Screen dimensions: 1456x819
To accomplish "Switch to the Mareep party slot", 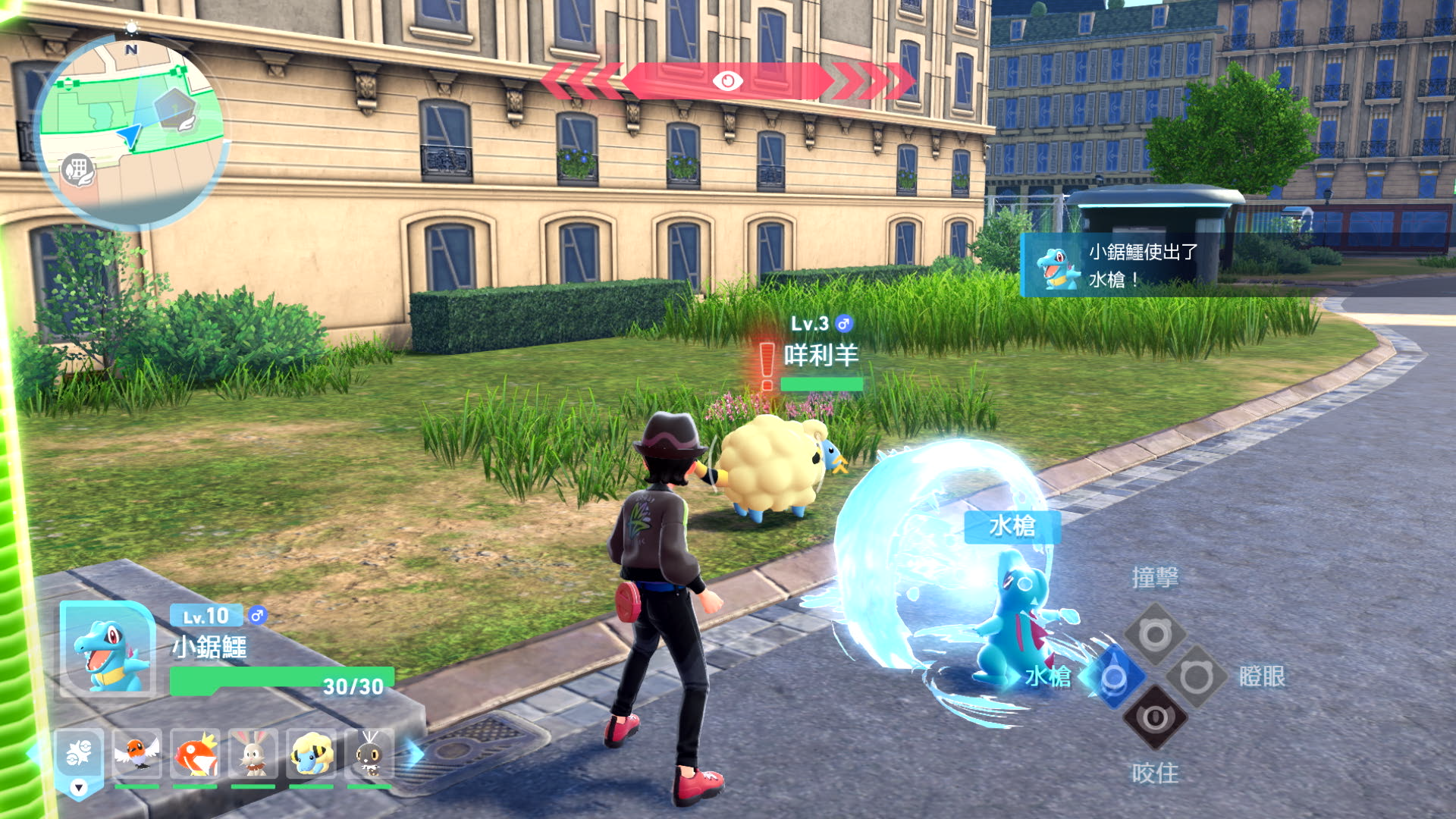I will [311, 753].
